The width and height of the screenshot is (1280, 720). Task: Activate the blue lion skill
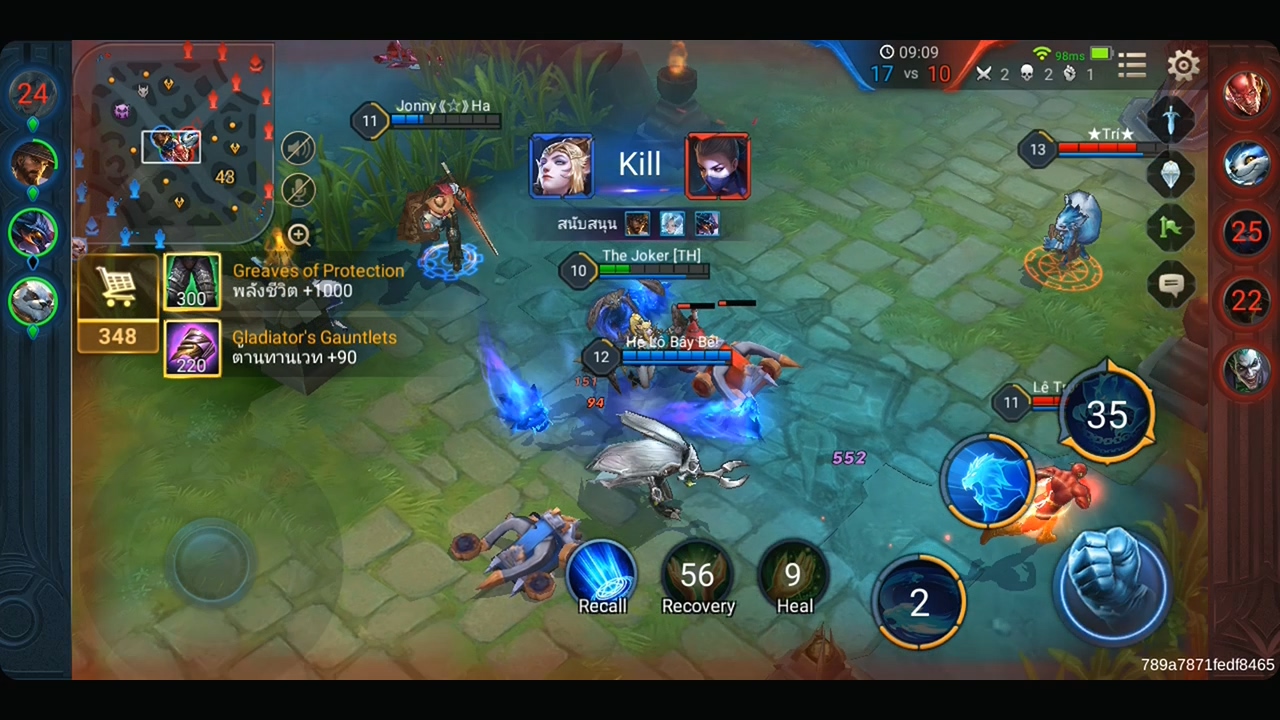point(987,481)
